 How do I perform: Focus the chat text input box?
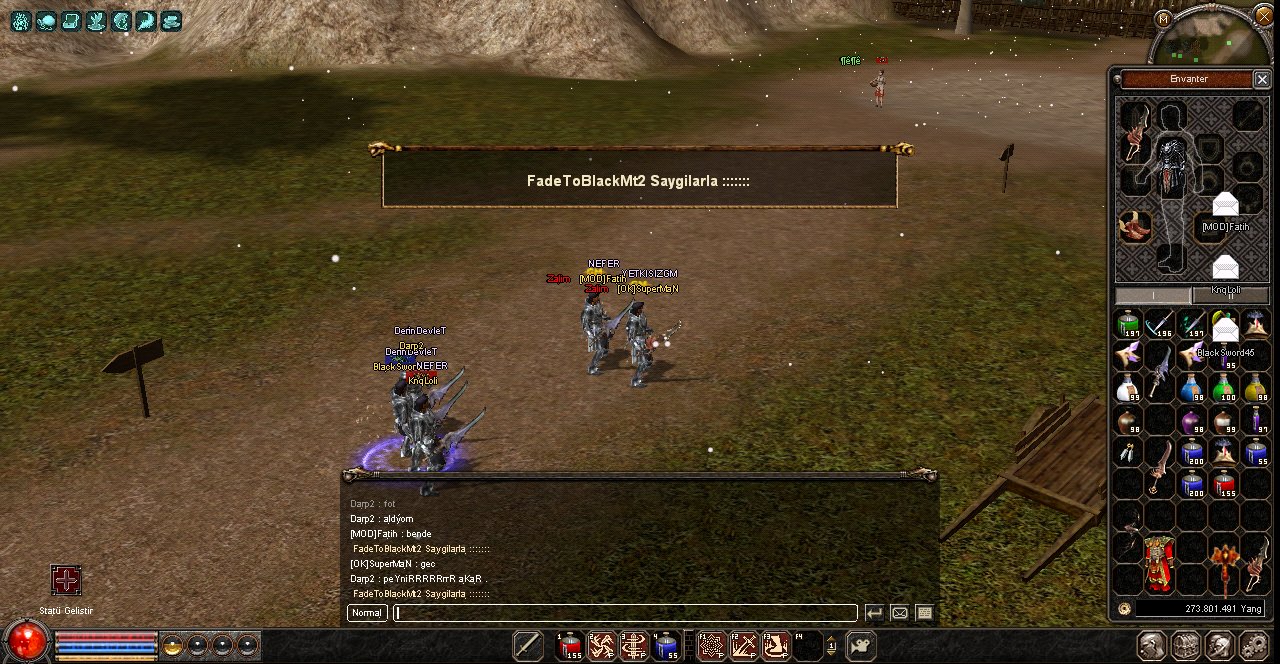(x=626, y=613)
